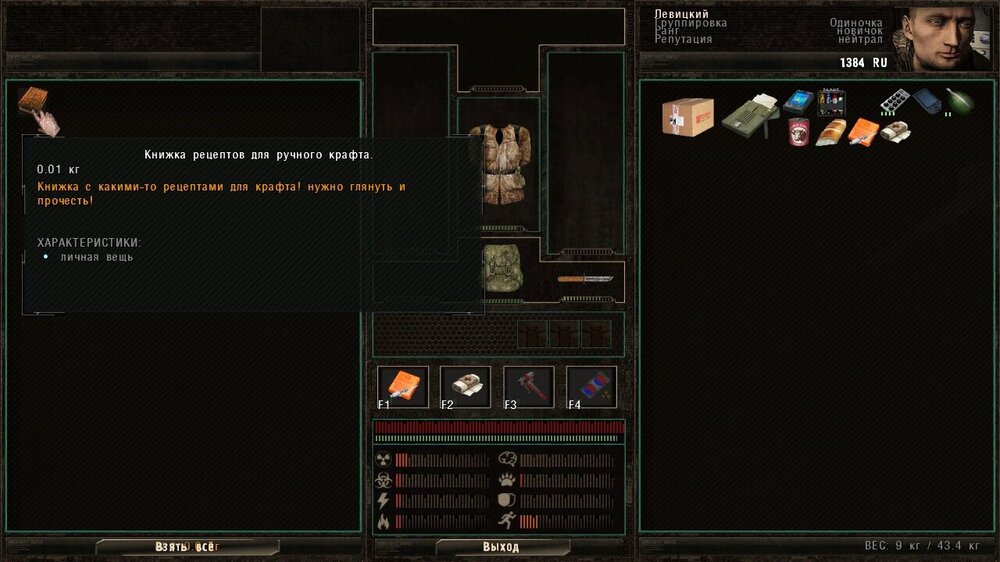
Task: Select the orange medkit in the inventory
Action: [862, 131]
